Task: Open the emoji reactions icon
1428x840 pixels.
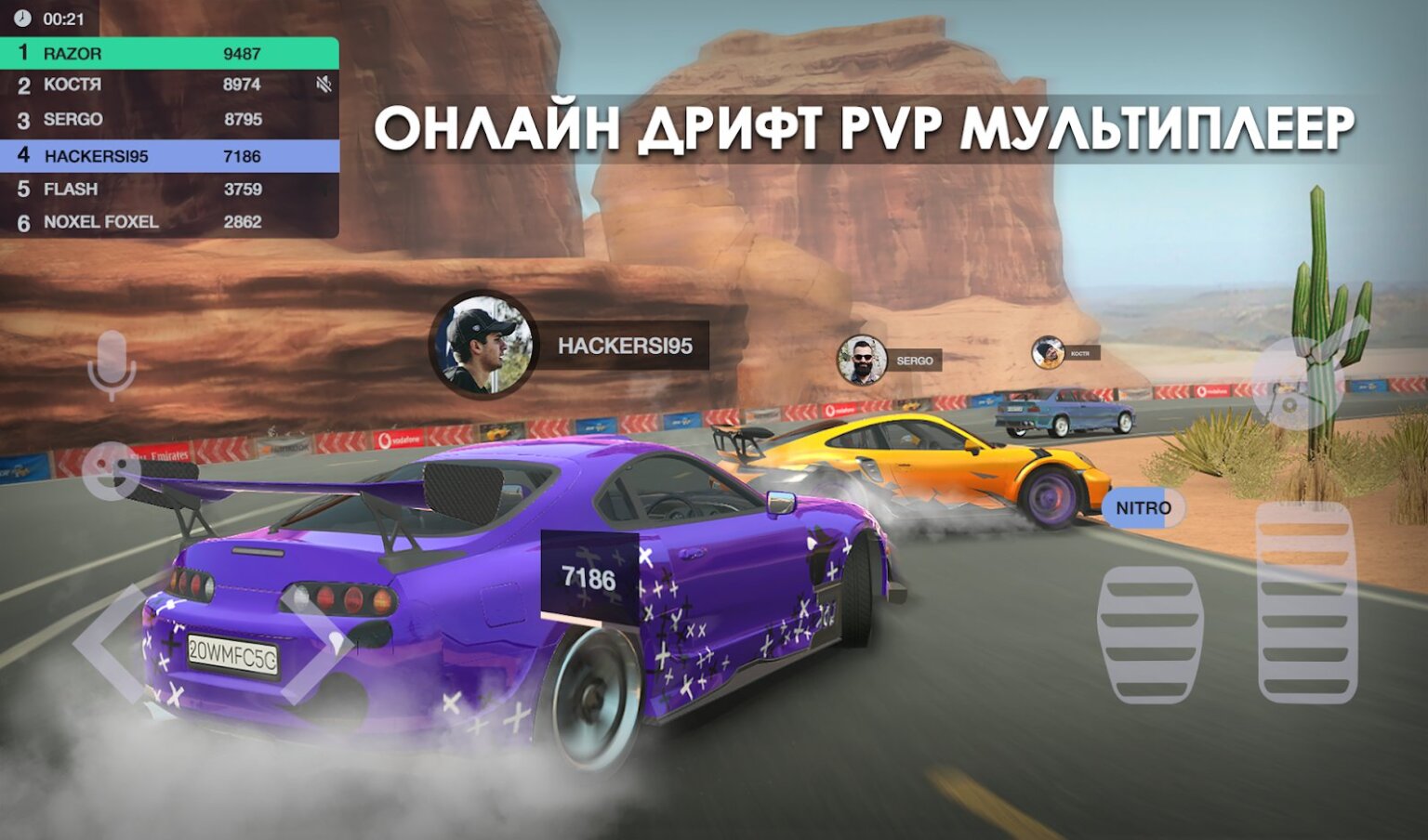Action: pyautogui.click(x=110, y=474)
